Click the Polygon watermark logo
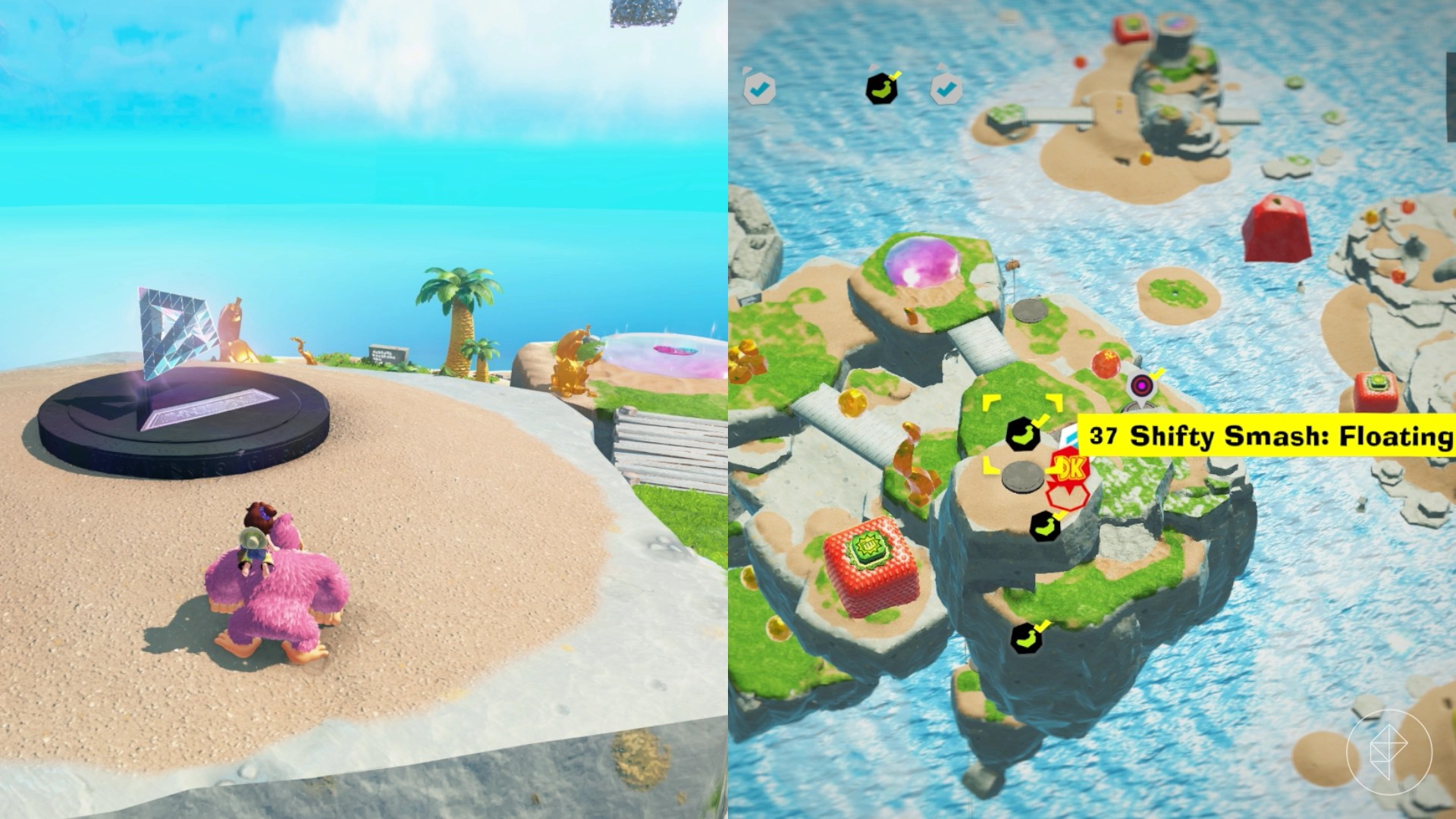This screenshot has height=819, width=1456. [x=1389, y=752]
